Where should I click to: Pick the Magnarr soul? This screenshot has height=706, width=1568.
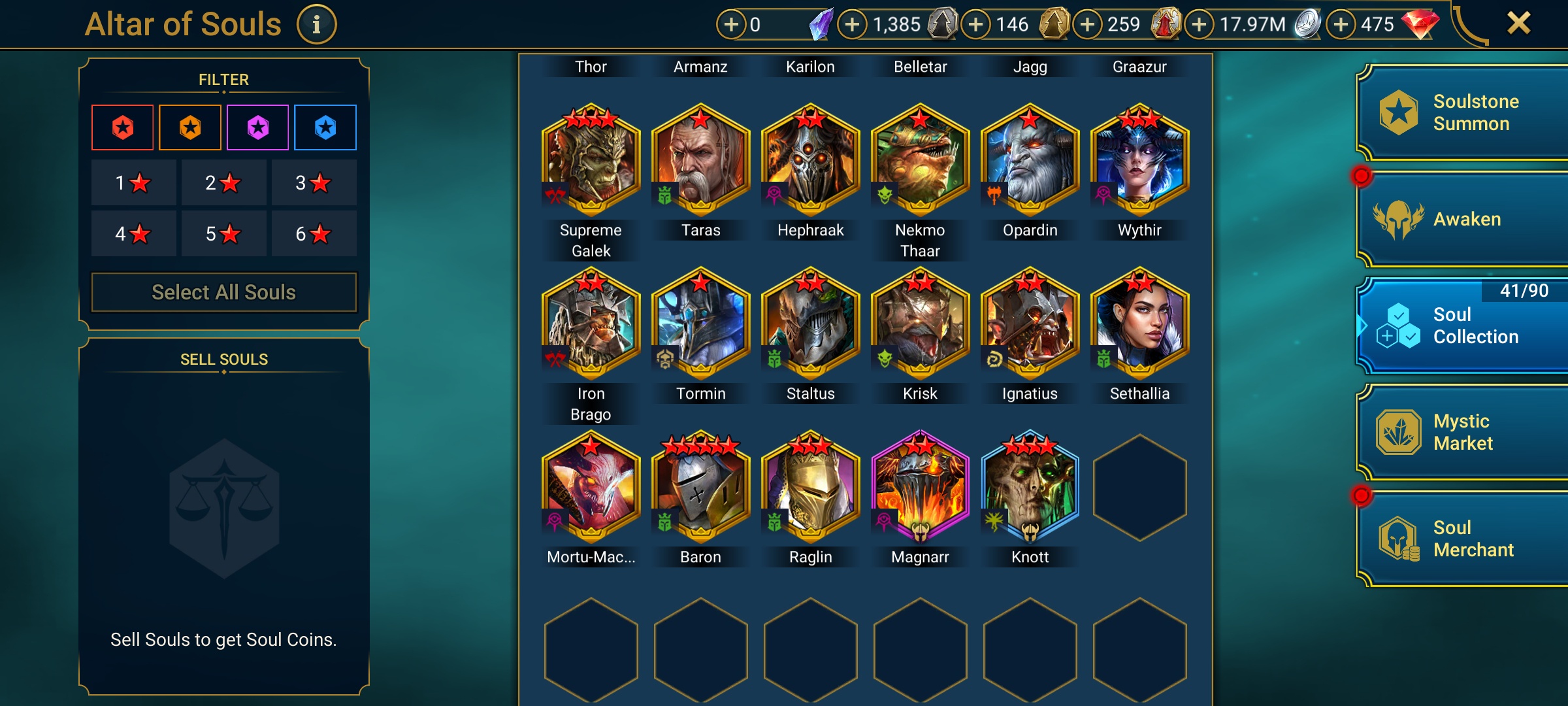(x=921, y=488)
